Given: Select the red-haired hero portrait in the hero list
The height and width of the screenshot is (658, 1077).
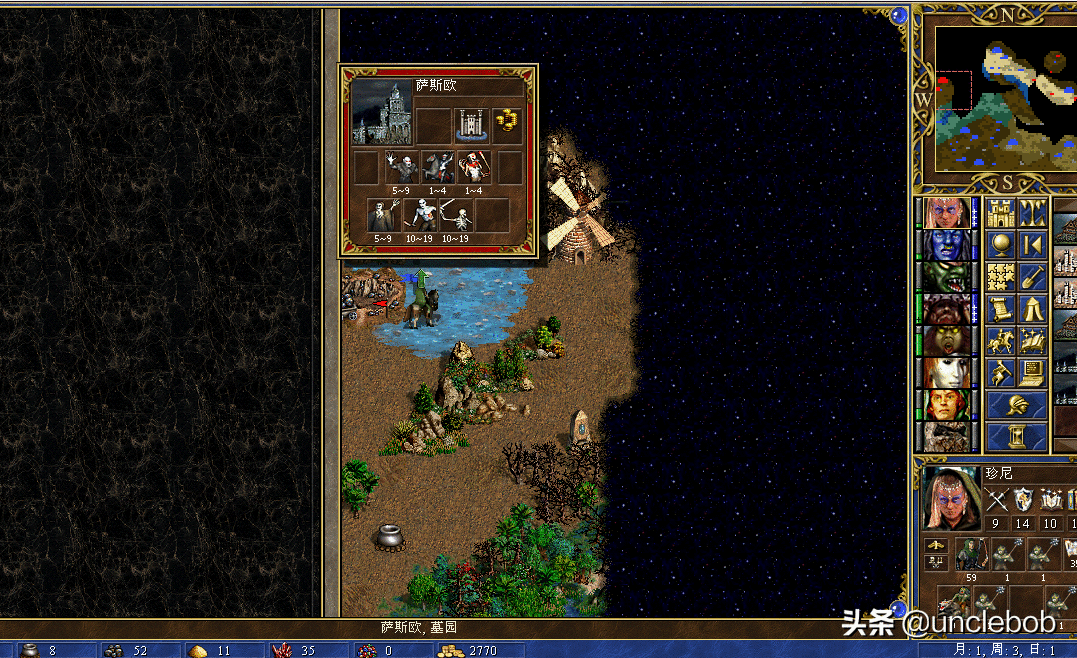Looking at the screenshot, I should [945, 405].
